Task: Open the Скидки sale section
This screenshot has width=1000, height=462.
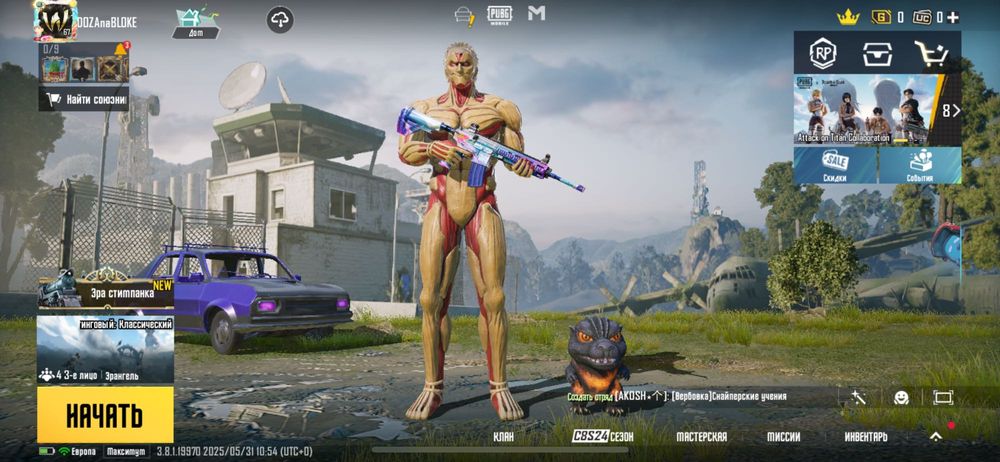Action: (835, 166)
